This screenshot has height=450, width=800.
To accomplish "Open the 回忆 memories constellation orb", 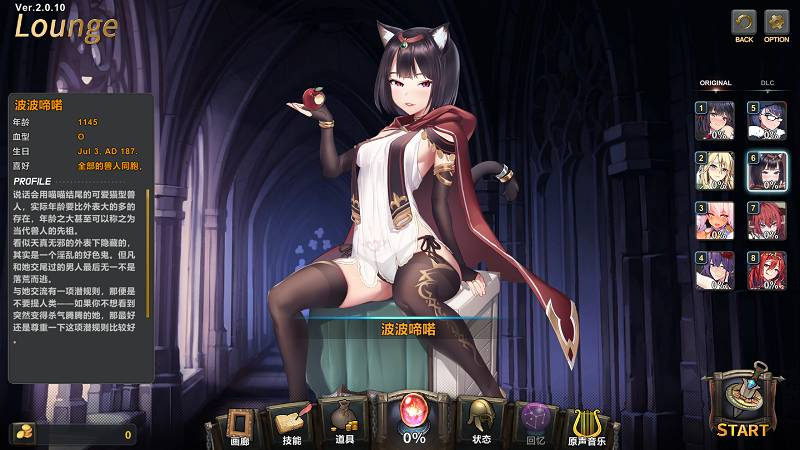I will point(536,421).
